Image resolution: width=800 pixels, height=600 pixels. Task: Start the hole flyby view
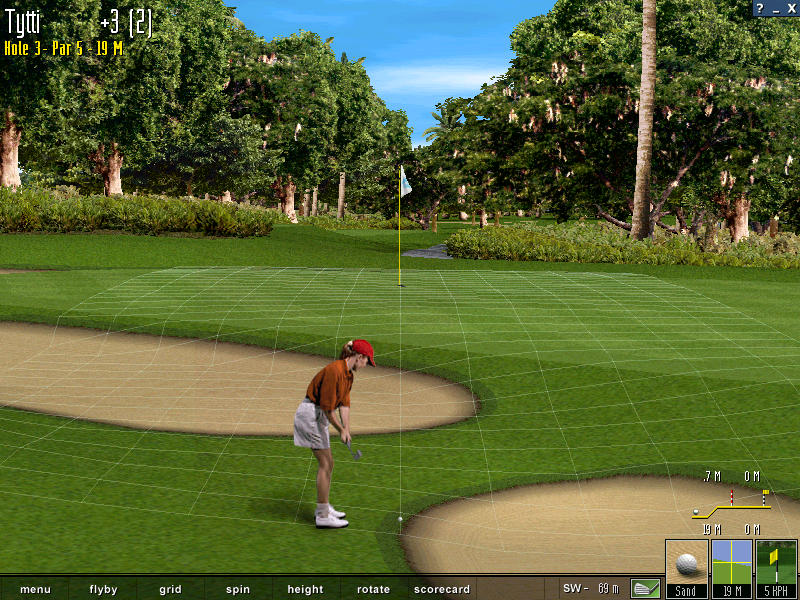103,589
